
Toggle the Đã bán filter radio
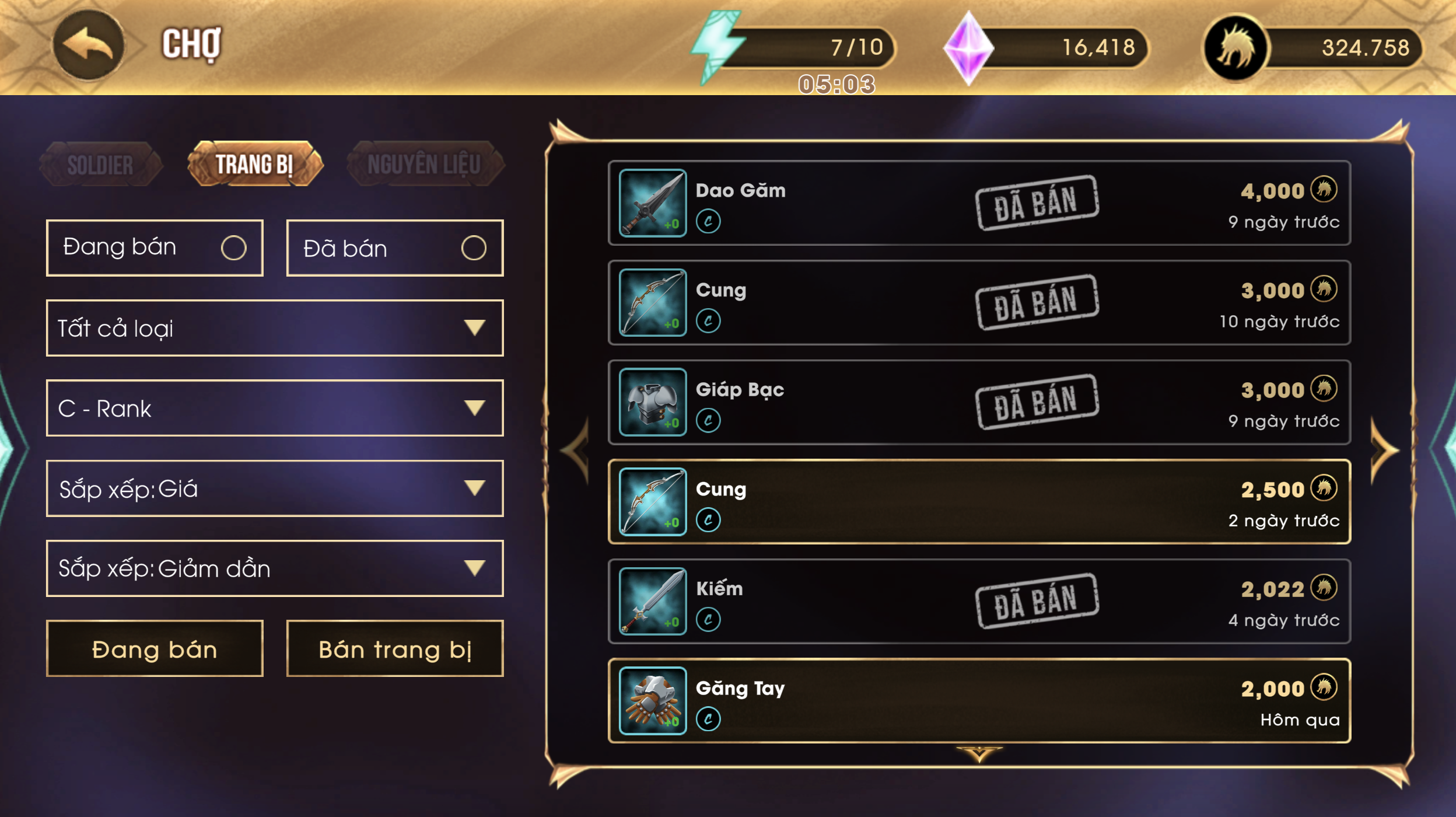click(x=473, y=248)
